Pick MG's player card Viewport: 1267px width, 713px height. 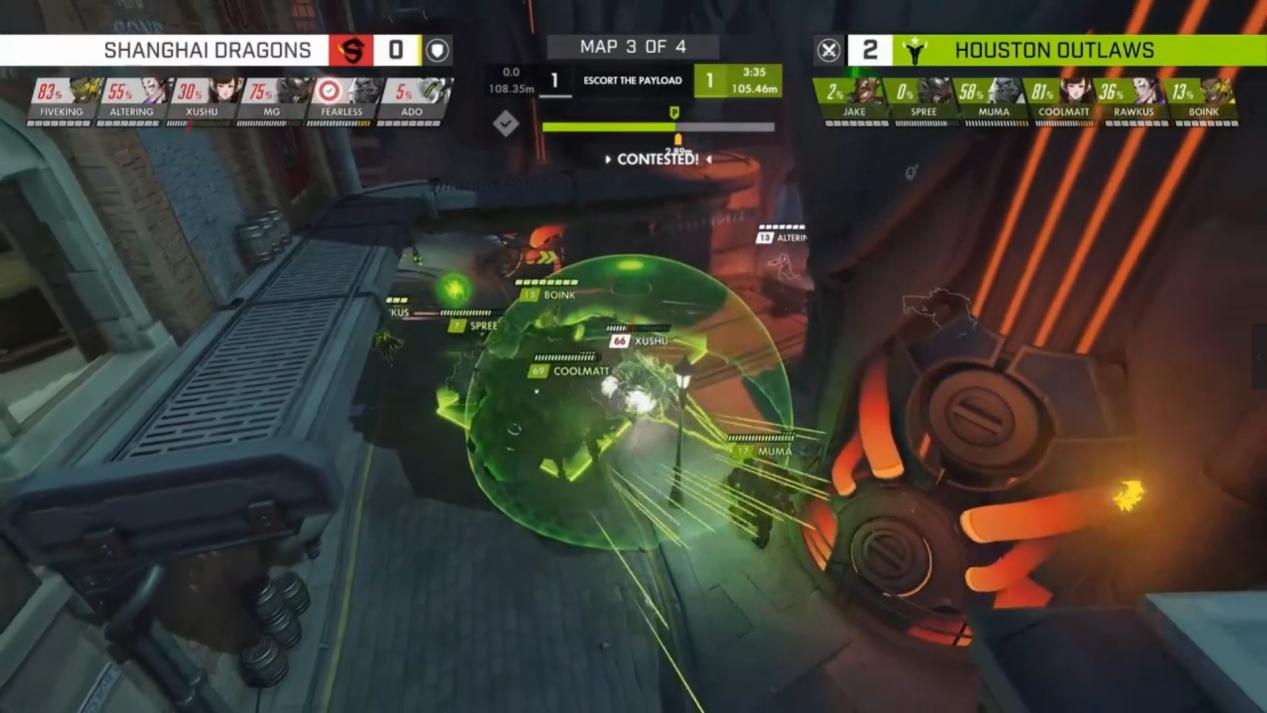tap(272, 101)
